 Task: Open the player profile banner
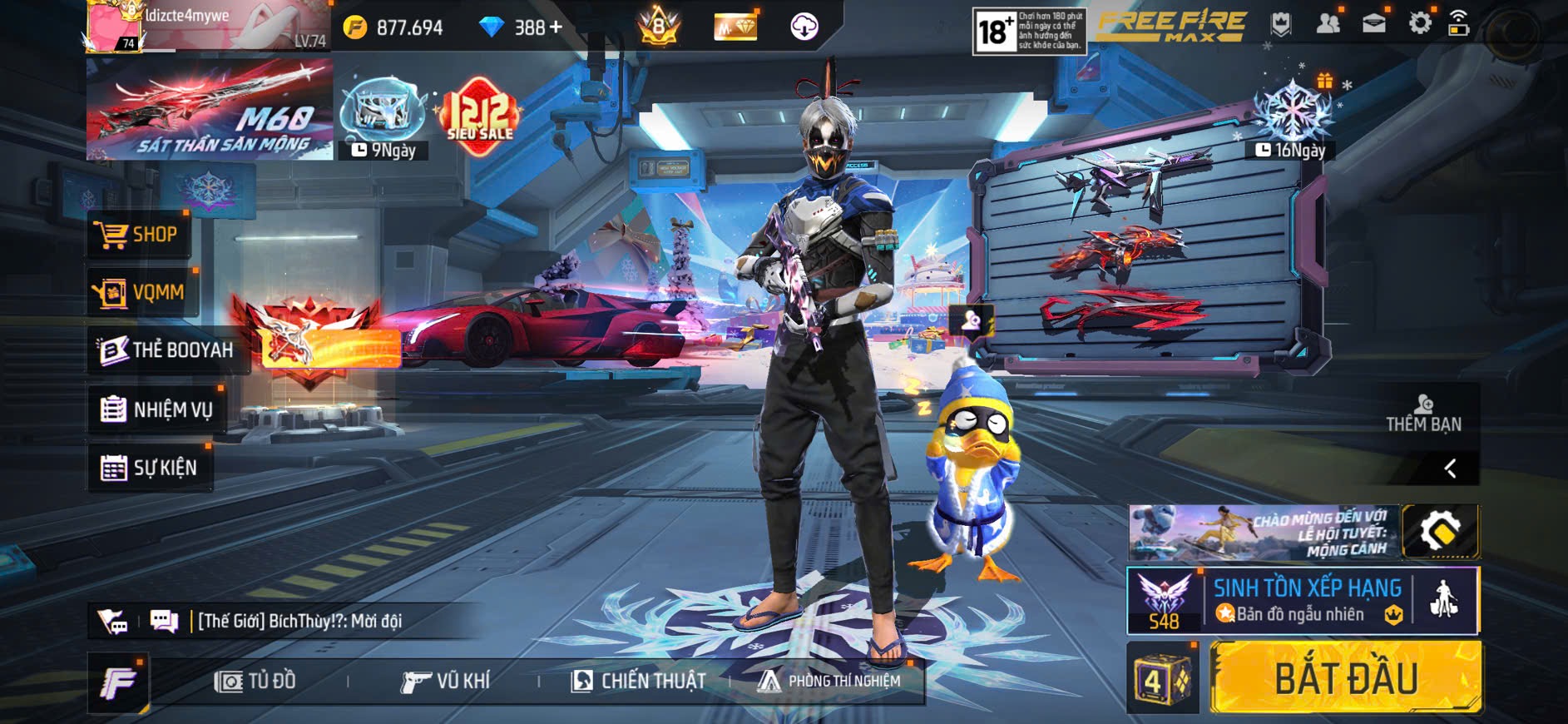[x=208, y=27]
